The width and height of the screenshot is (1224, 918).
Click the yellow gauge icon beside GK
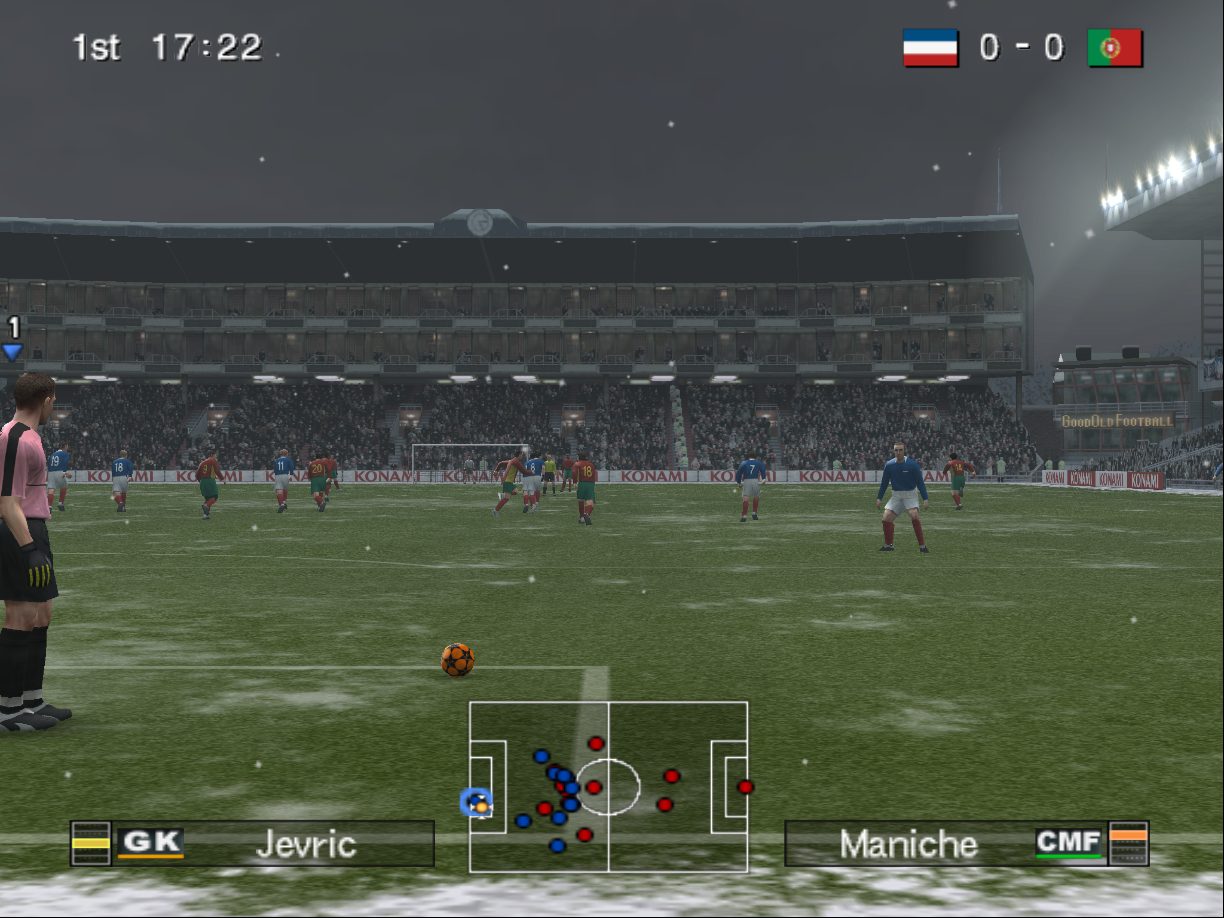pos(91,843)
